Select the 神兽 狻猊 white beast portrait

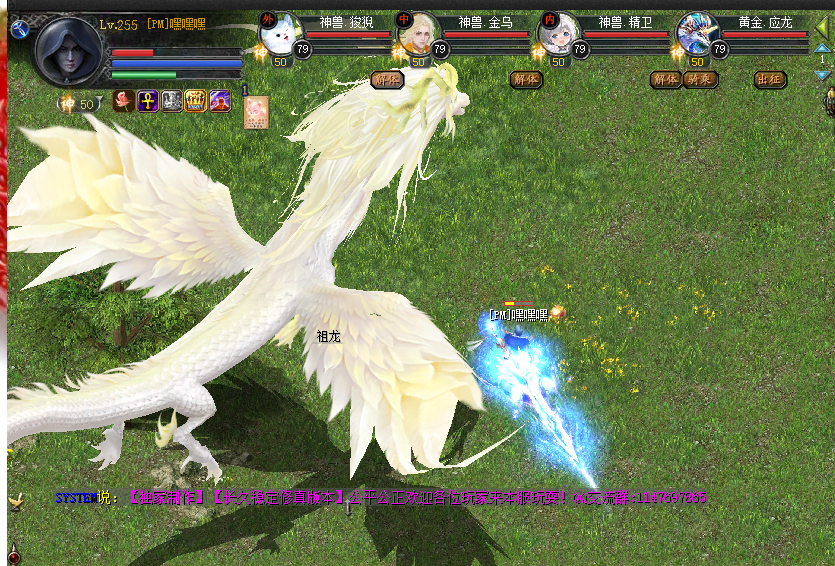281,34
